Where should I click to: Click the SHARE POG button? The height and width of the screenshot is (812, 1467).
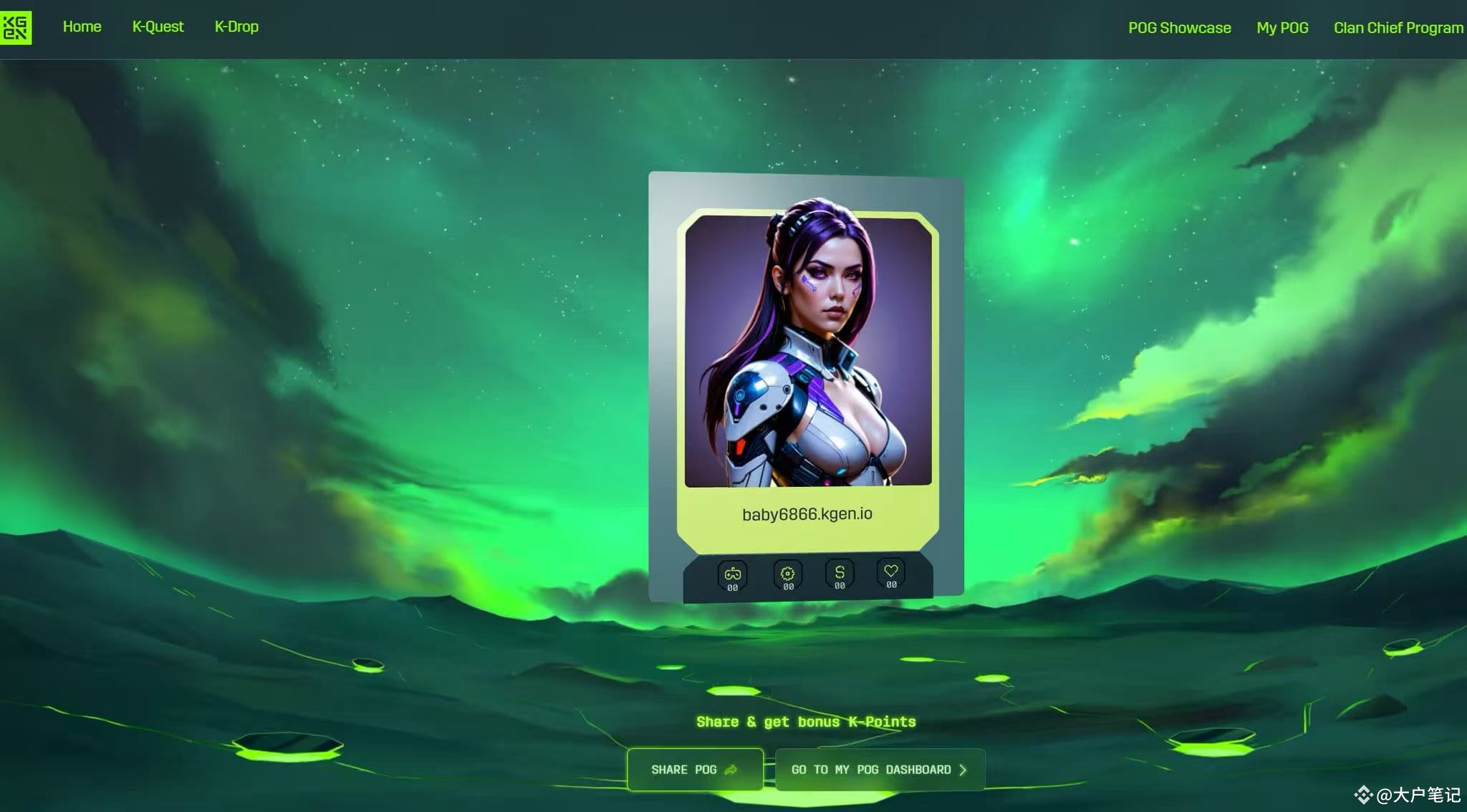tap(695, 769)
